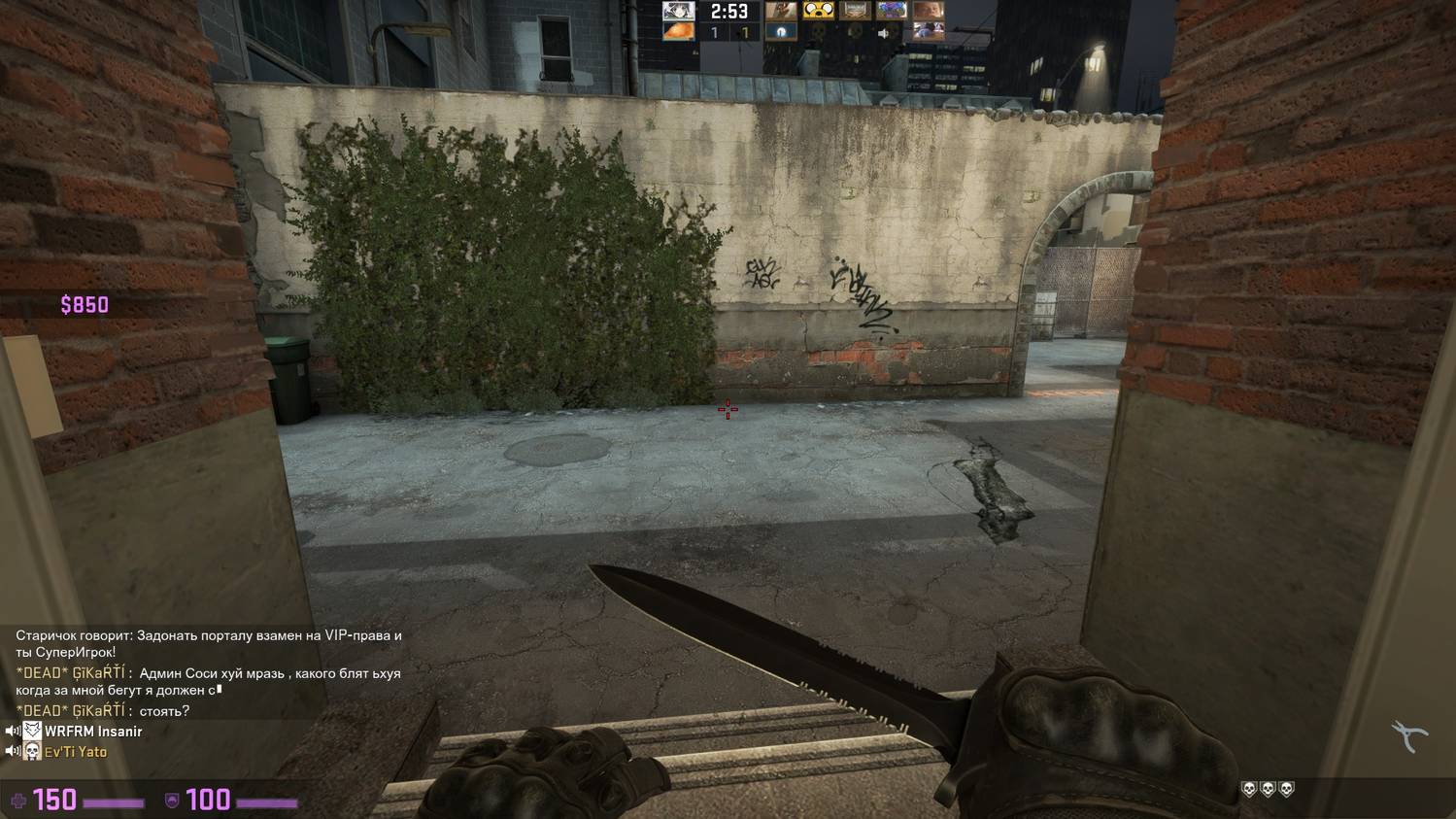Click the skull avatar beside Ev'Ti Yato
This screenshot has height=819, width=1456.
(x=32, y=752)
